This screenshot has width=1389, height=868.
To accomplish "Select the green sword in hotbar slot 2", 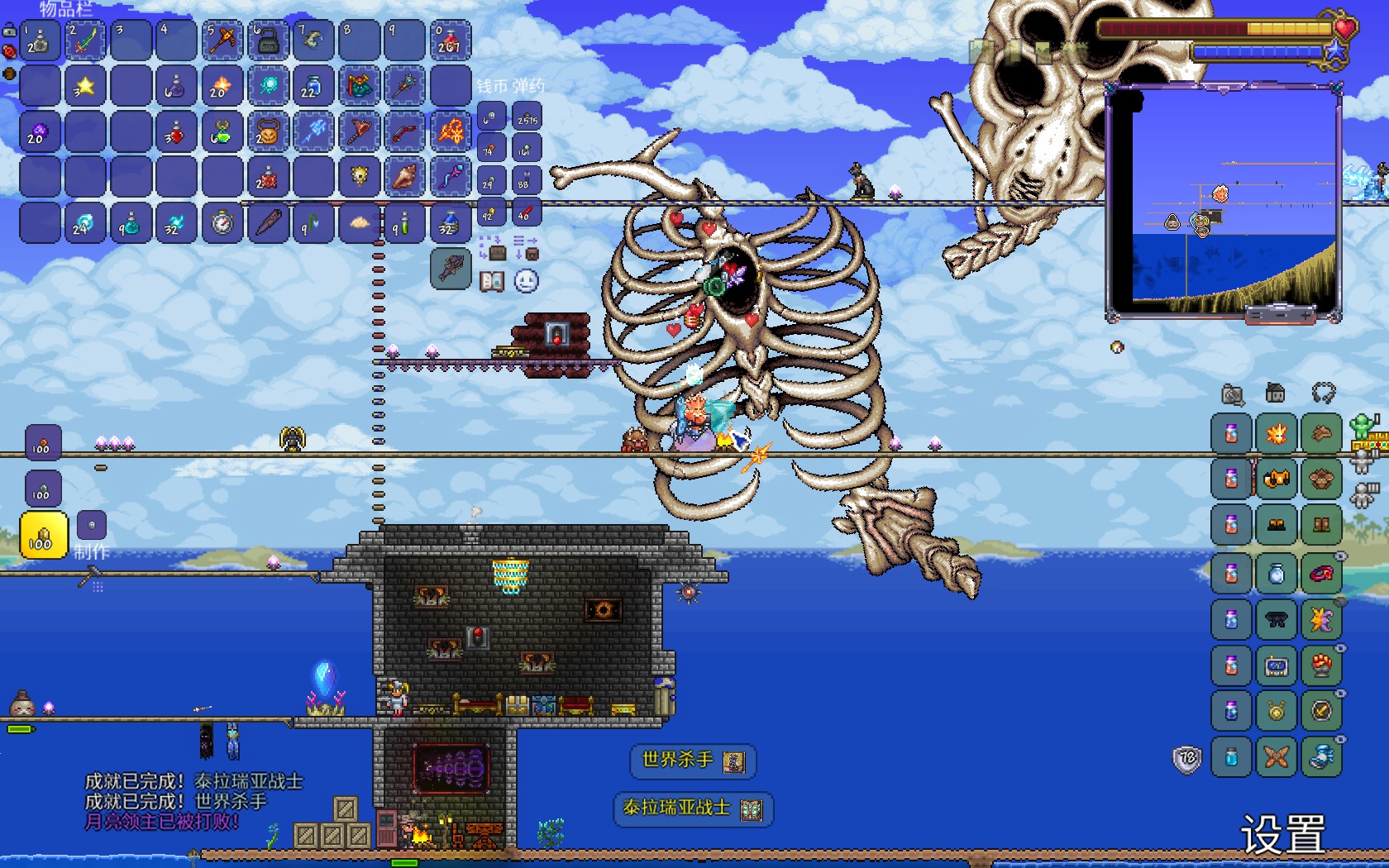I will click(85, 41).
